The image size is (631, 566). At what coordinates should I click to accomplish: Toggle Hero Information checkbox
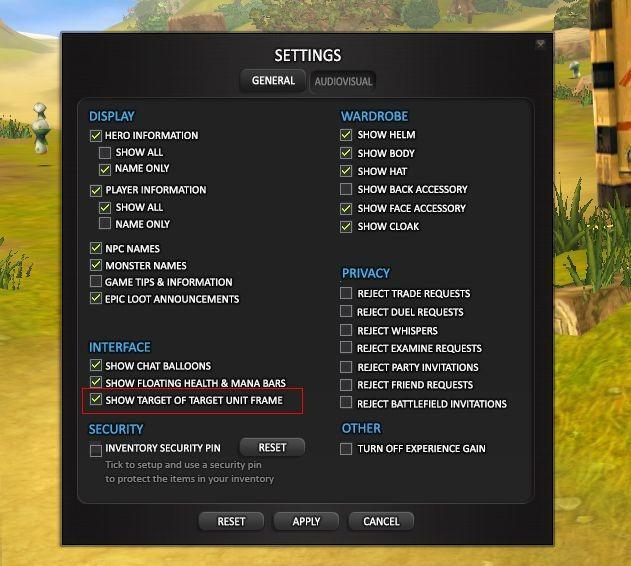tap(96, 136)
